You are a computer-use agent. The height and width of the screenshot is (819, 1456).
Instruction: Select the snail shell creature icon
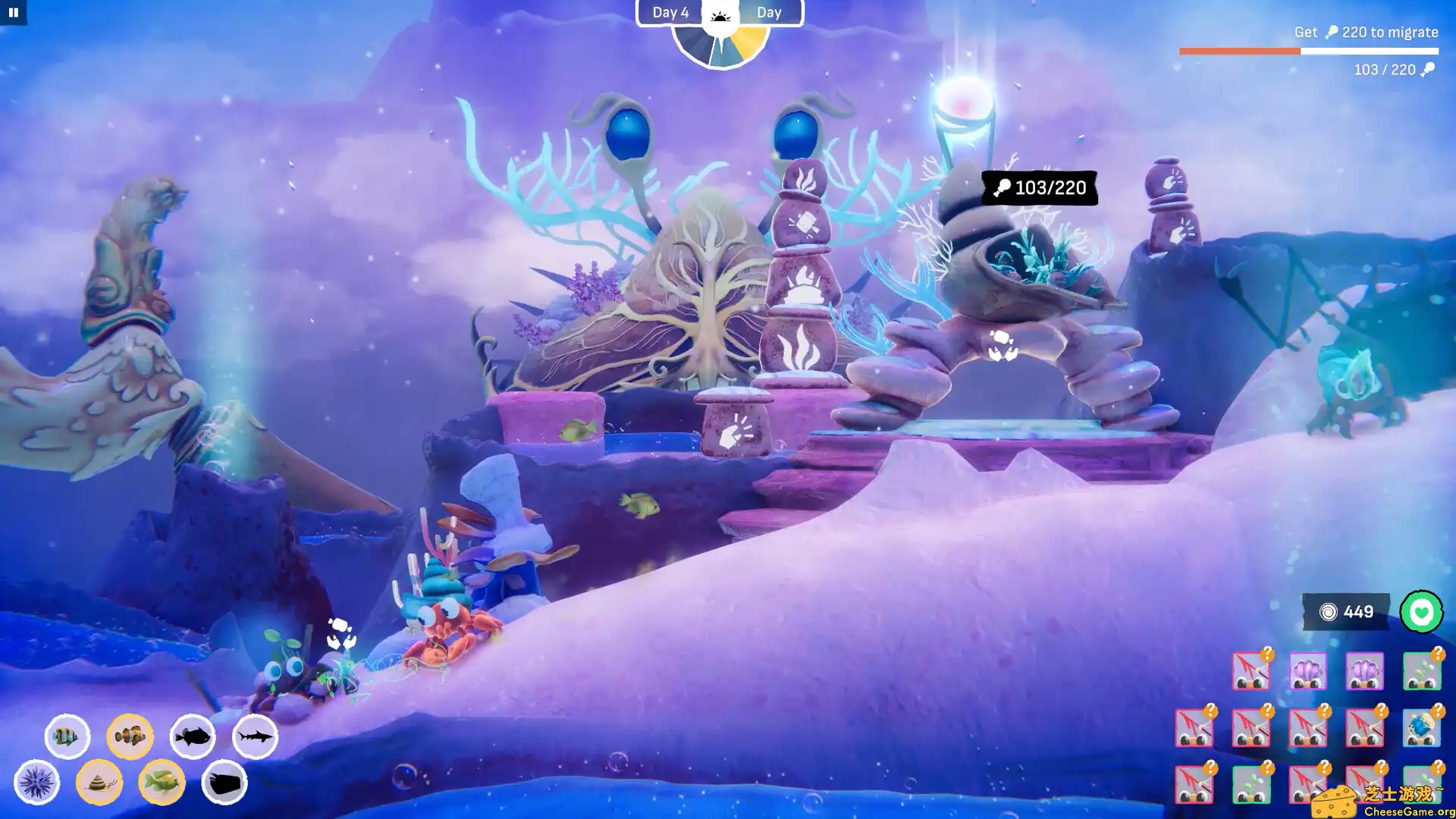point(99,784)
